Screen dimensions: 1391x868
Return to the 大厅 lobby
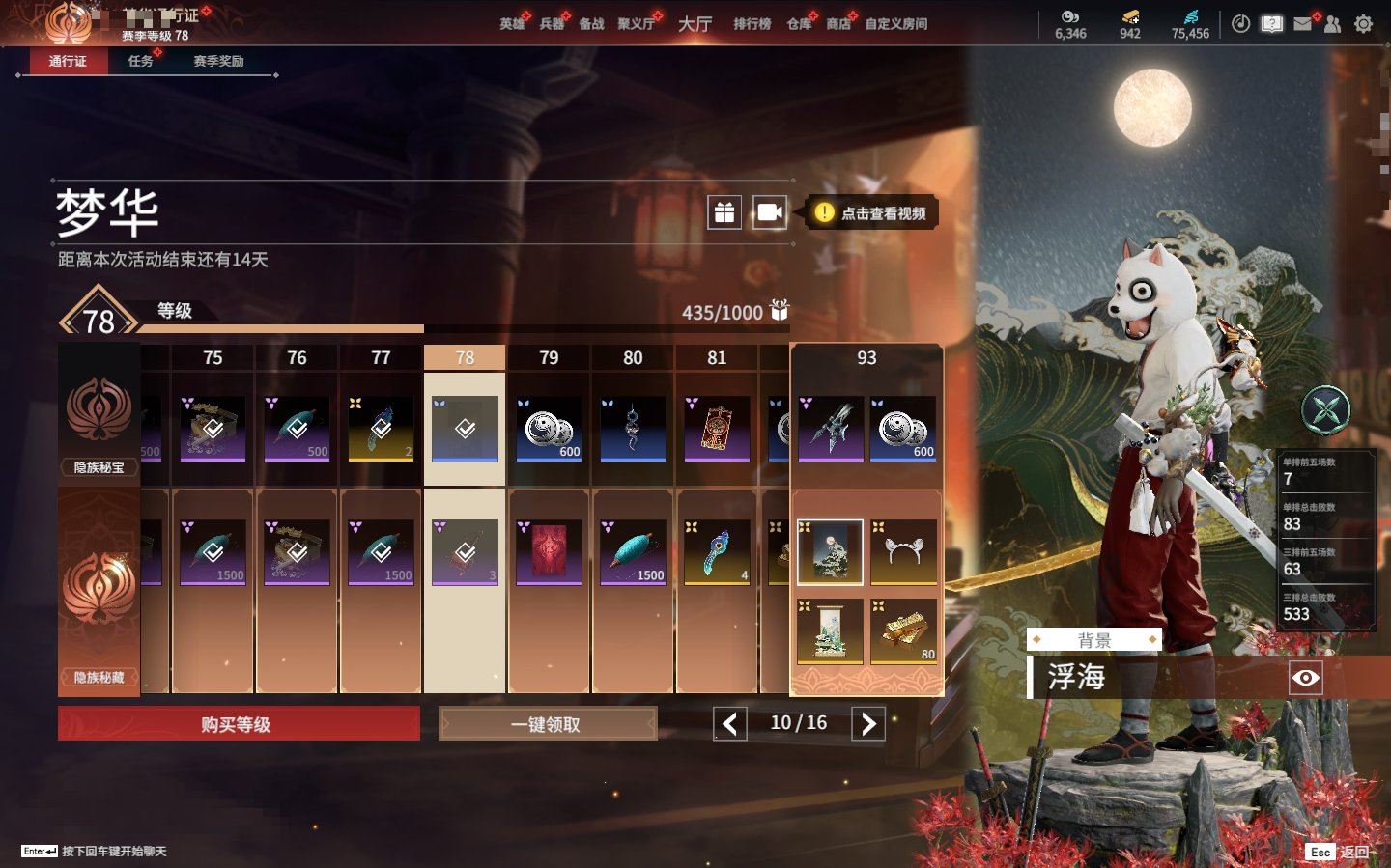tap(695, 24)
